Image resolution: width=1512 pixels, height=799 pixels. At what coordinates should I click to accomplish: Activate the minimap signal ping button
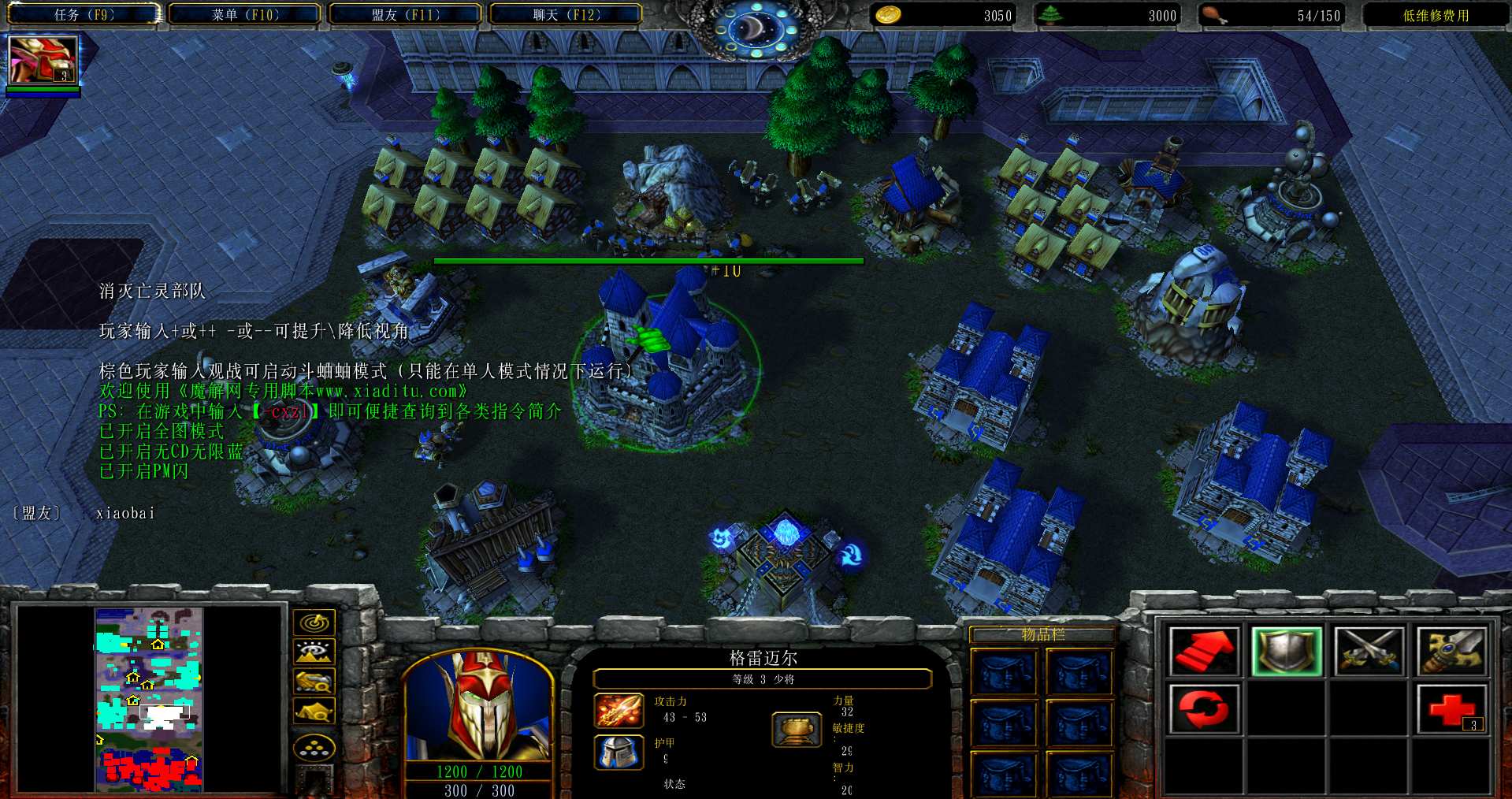coord(314,622)
